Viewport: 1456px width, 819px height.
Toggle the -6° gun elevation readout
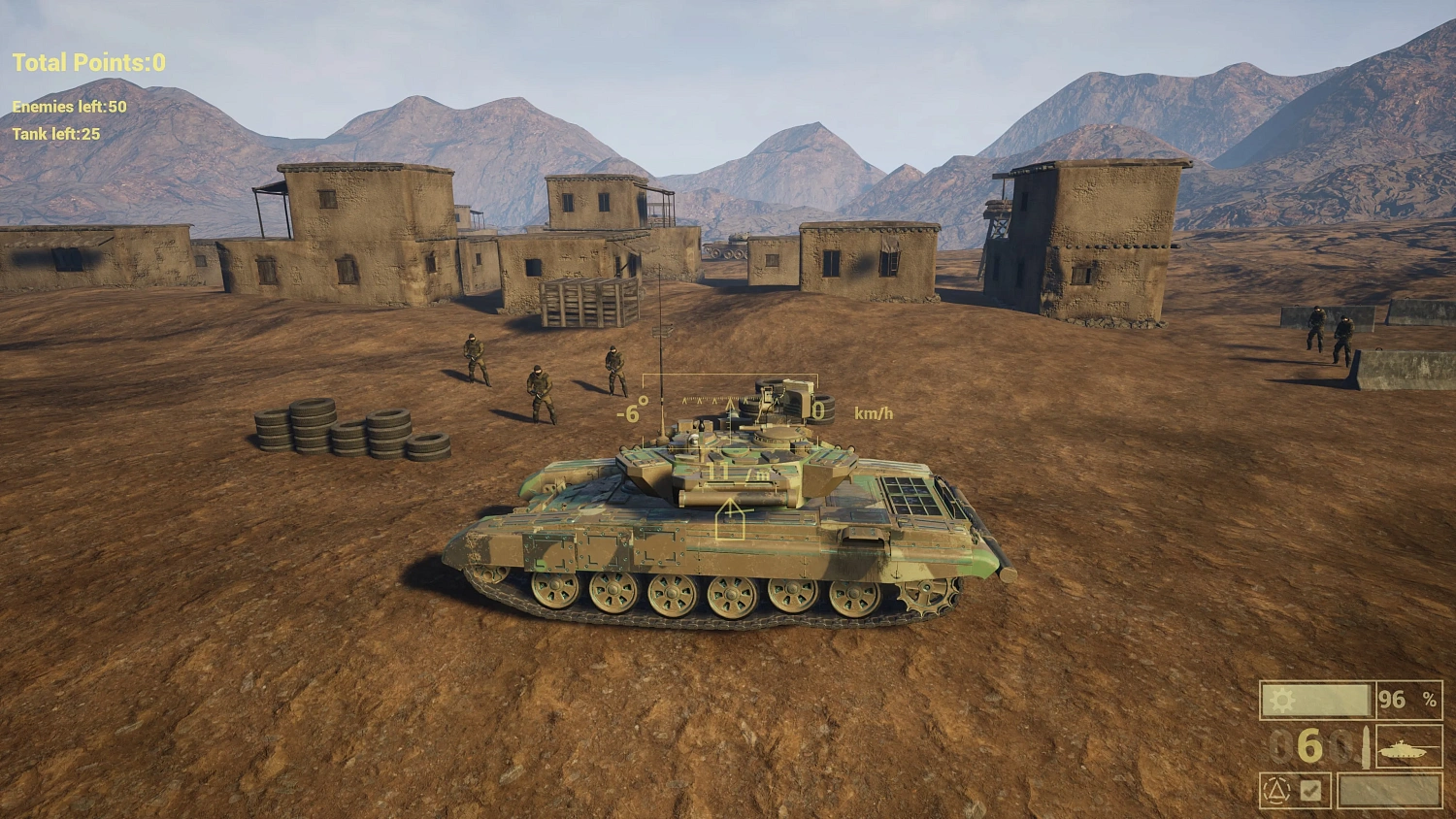pos(633,409)
